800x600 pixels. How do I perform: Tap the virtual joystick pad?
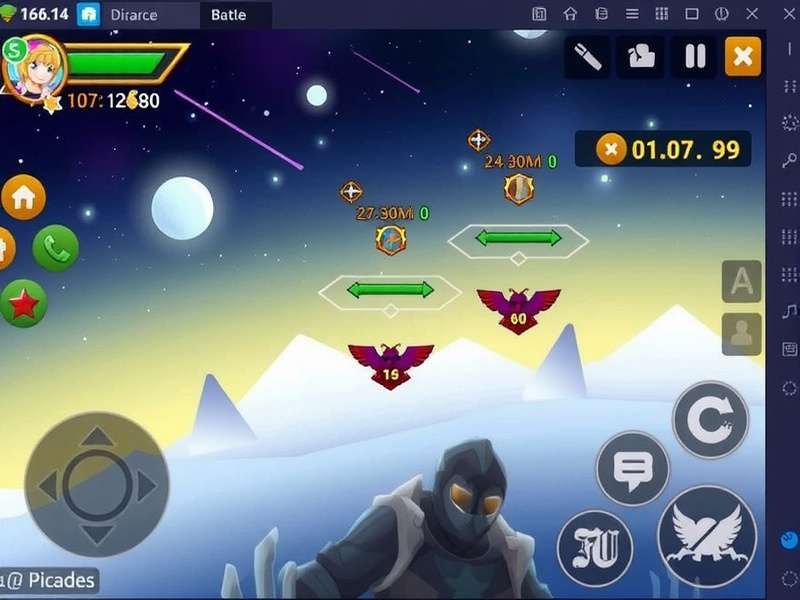[x=97, y=485]
